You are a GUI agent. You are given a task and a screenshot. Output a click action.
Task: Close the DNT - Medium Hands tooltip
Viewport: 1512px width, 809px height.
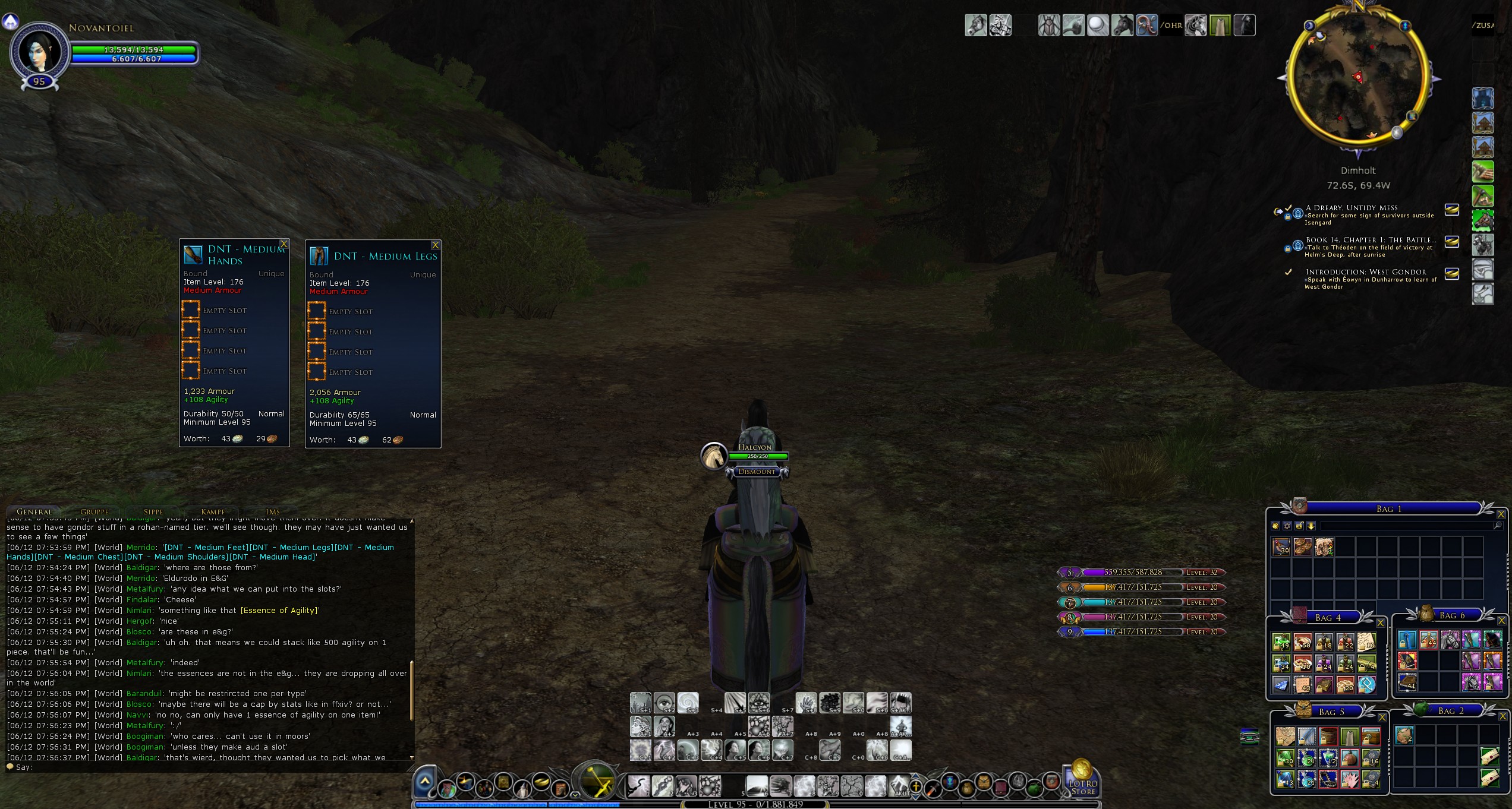click(x=284, y=244)
